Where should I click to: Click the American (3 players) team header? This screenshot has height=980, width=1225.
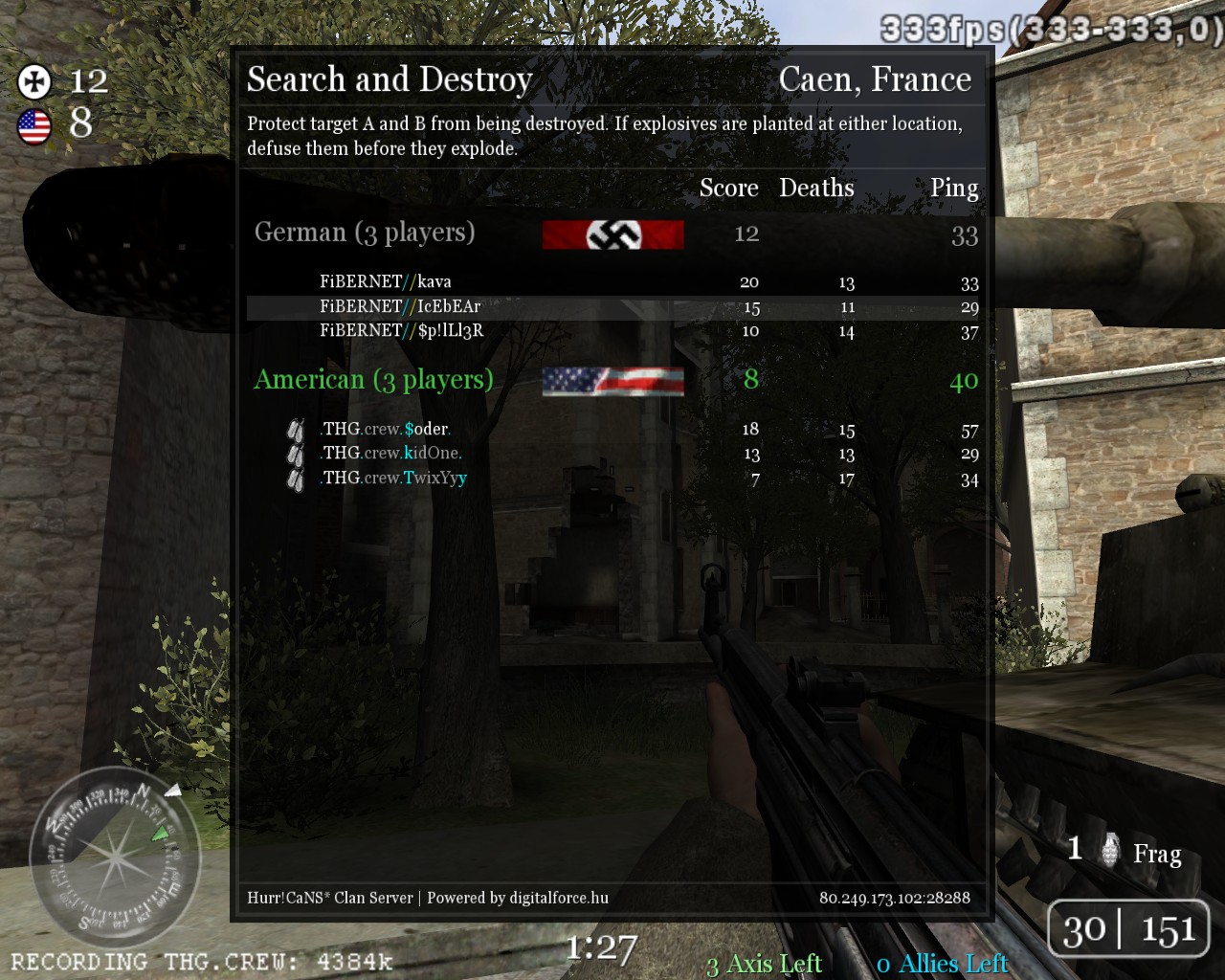373,380
